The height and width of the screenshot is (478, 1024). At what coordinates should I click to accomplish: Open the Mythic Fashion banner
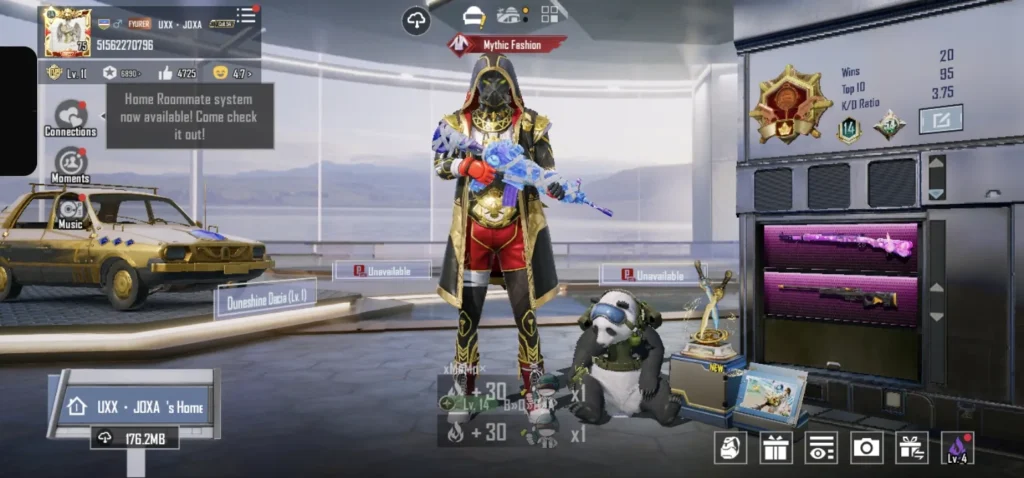click(506, 44)
